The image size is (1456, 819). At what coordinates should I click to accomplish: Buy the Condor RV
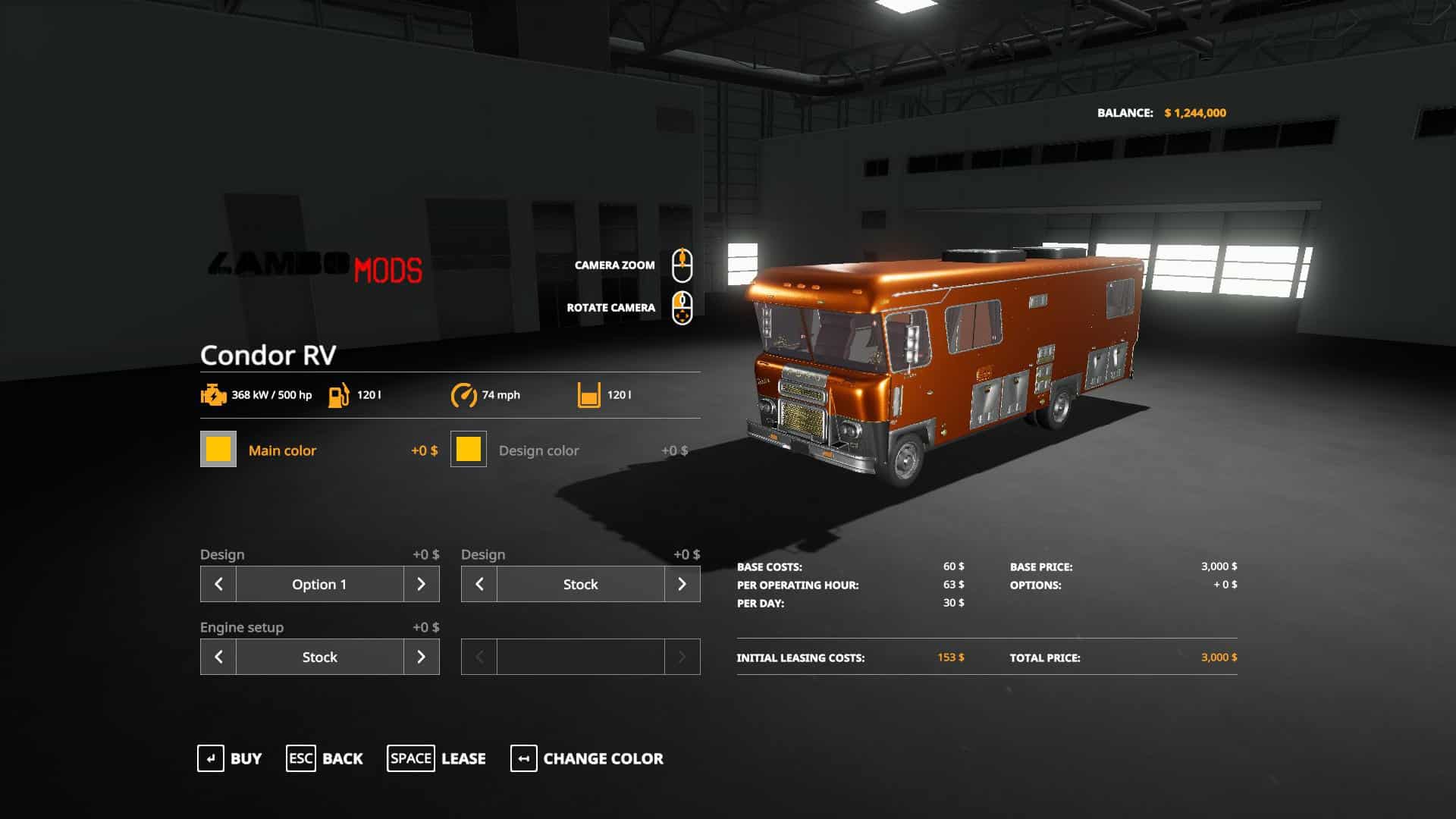pyautogui.click(x=229, y=758)
